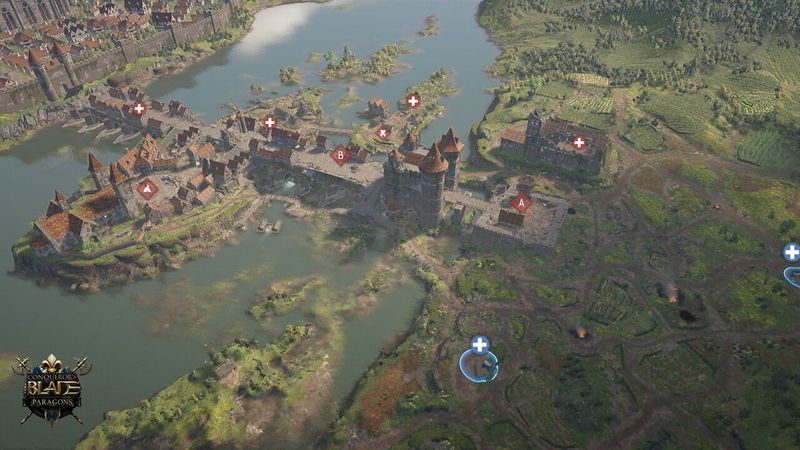Choose the blue plus marker above the ringed camp
The width and height of the screenshot is (800, 450).
(480, 344)
